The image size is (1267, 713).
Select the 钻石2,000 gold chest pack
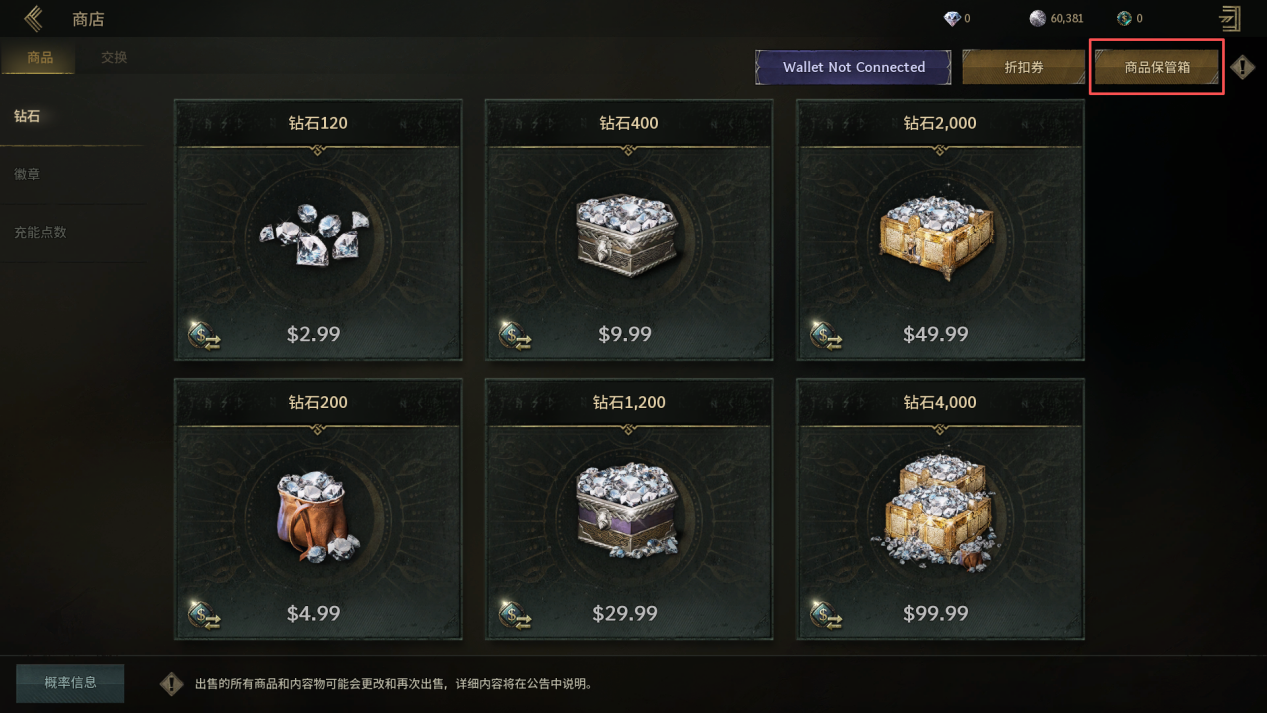tap(939, 230)
